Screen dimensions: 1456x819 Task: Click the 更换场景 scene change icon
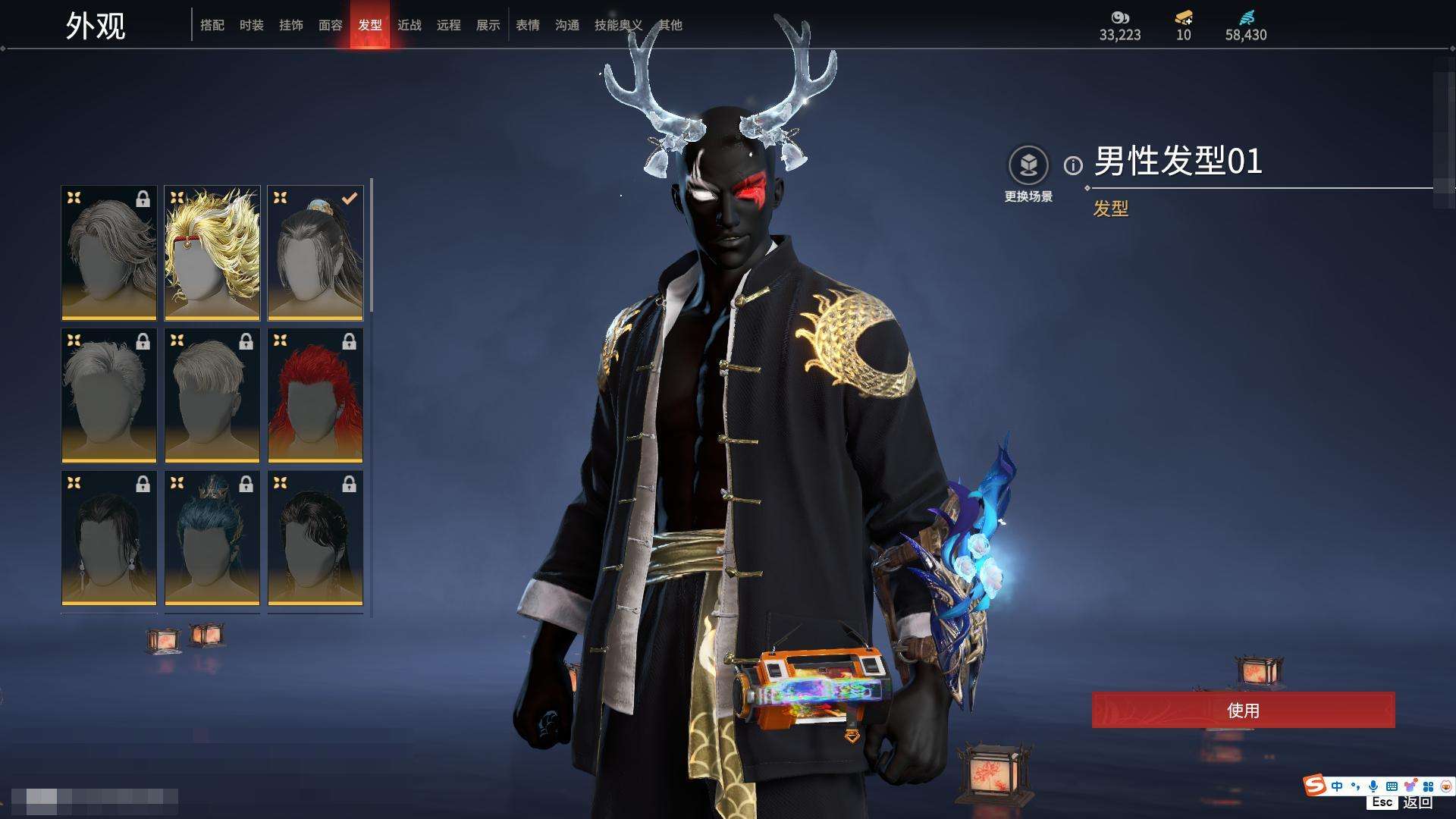pos(1028,165)
